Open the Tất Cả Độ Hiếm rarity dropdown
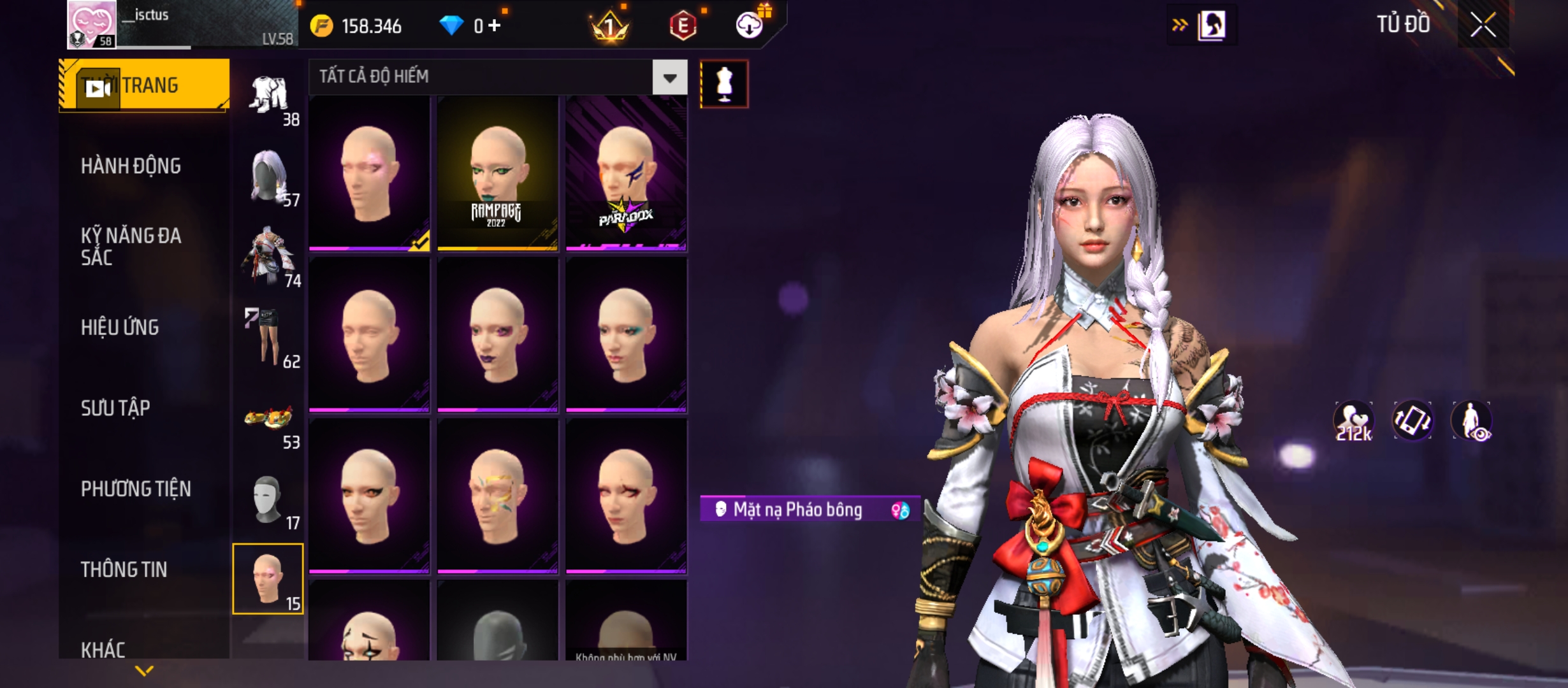Screen dimensions: 1568x688 tap(669, 78)
